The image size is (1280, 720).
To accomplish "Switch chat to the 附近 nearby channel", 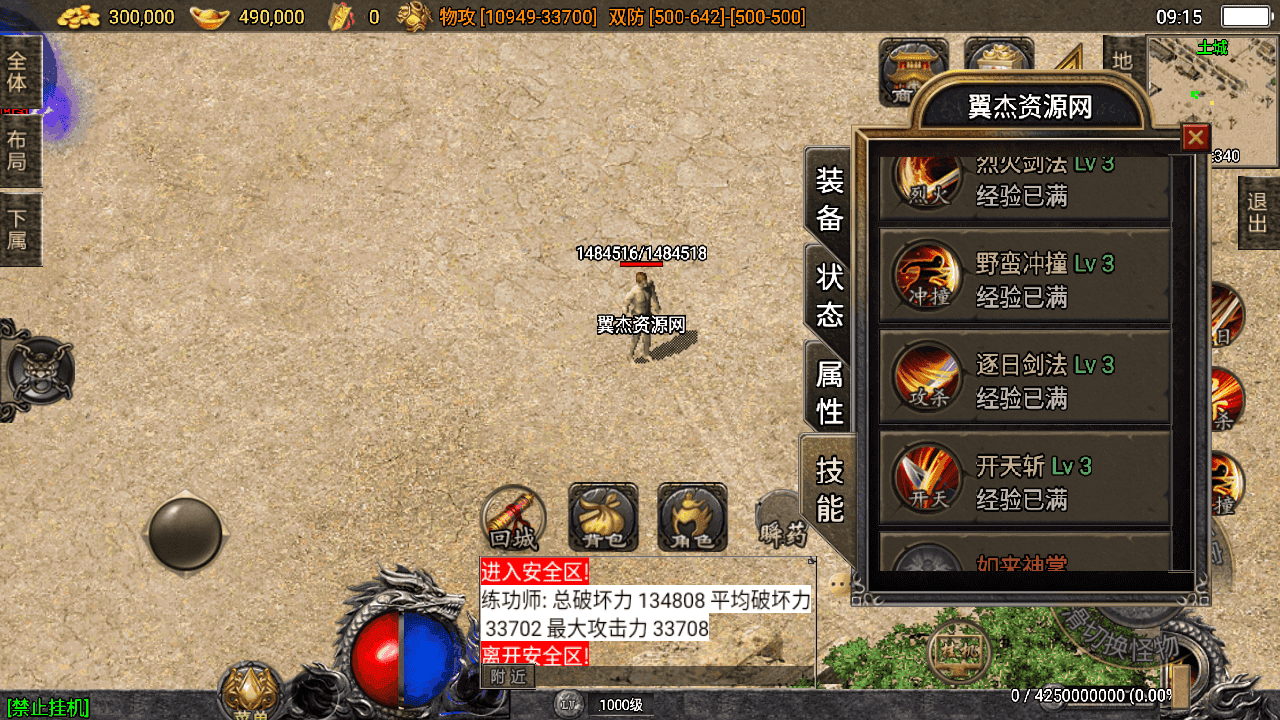I will (508, 677).
